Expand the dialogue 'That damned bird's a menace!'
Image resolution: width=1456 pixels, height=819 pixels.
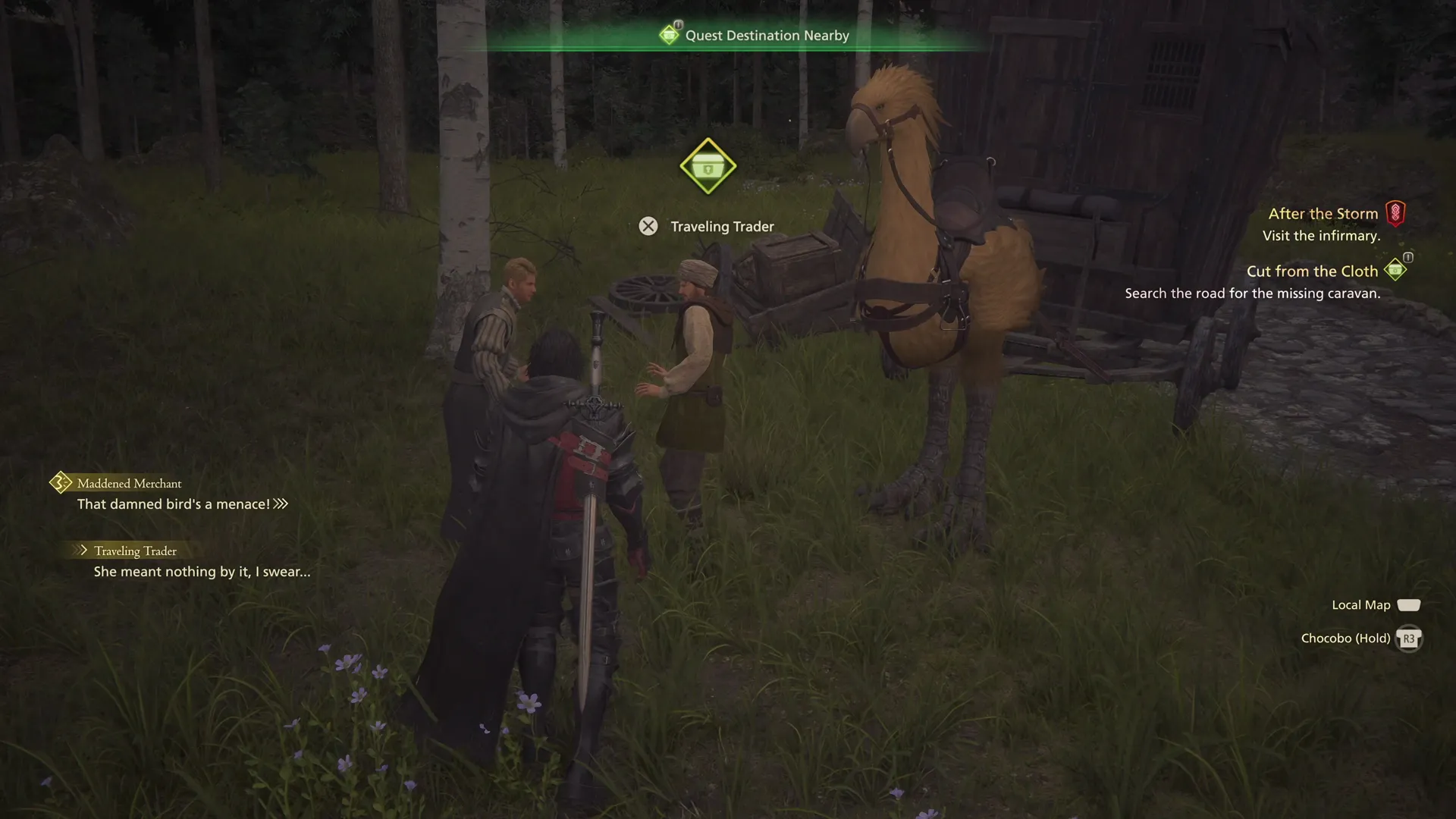[281, 503]
